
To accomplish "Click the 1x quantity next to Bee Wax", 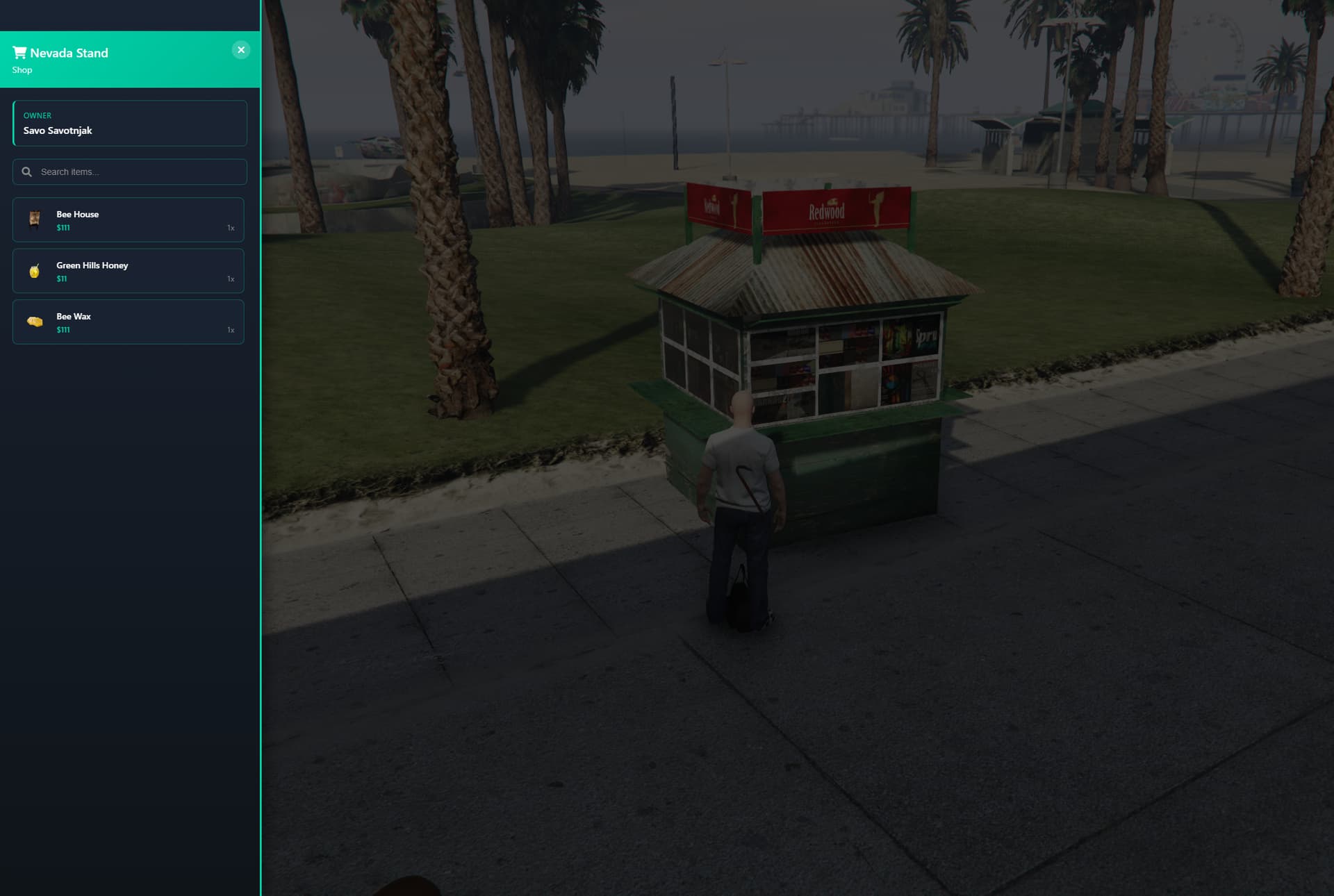I will pyautogui.click(x=230, y=330).
